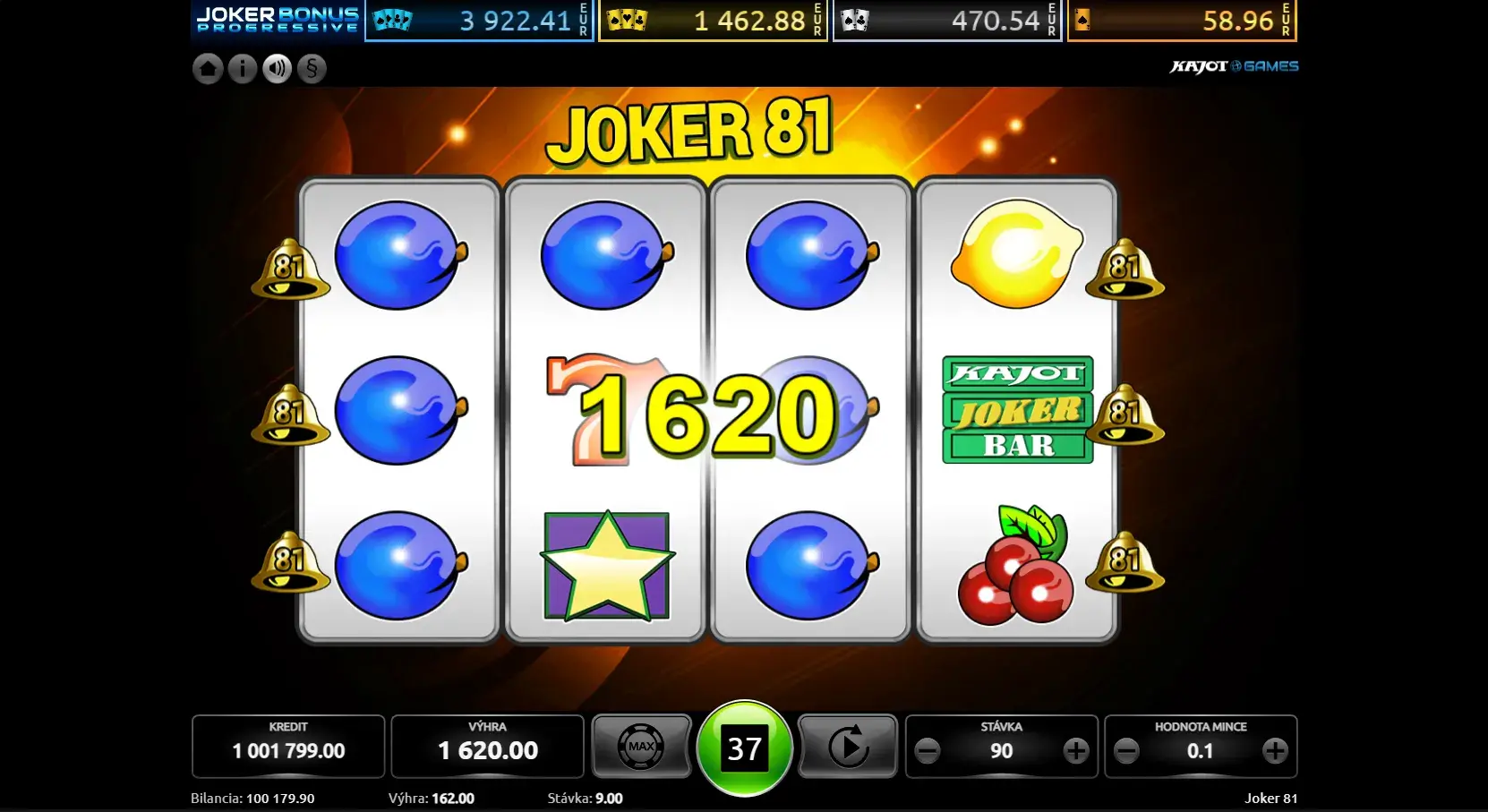This screenshot has width=1488, height=812.
Task: Start autoplay with the circular arrow button
Action: tap(847, 747)
